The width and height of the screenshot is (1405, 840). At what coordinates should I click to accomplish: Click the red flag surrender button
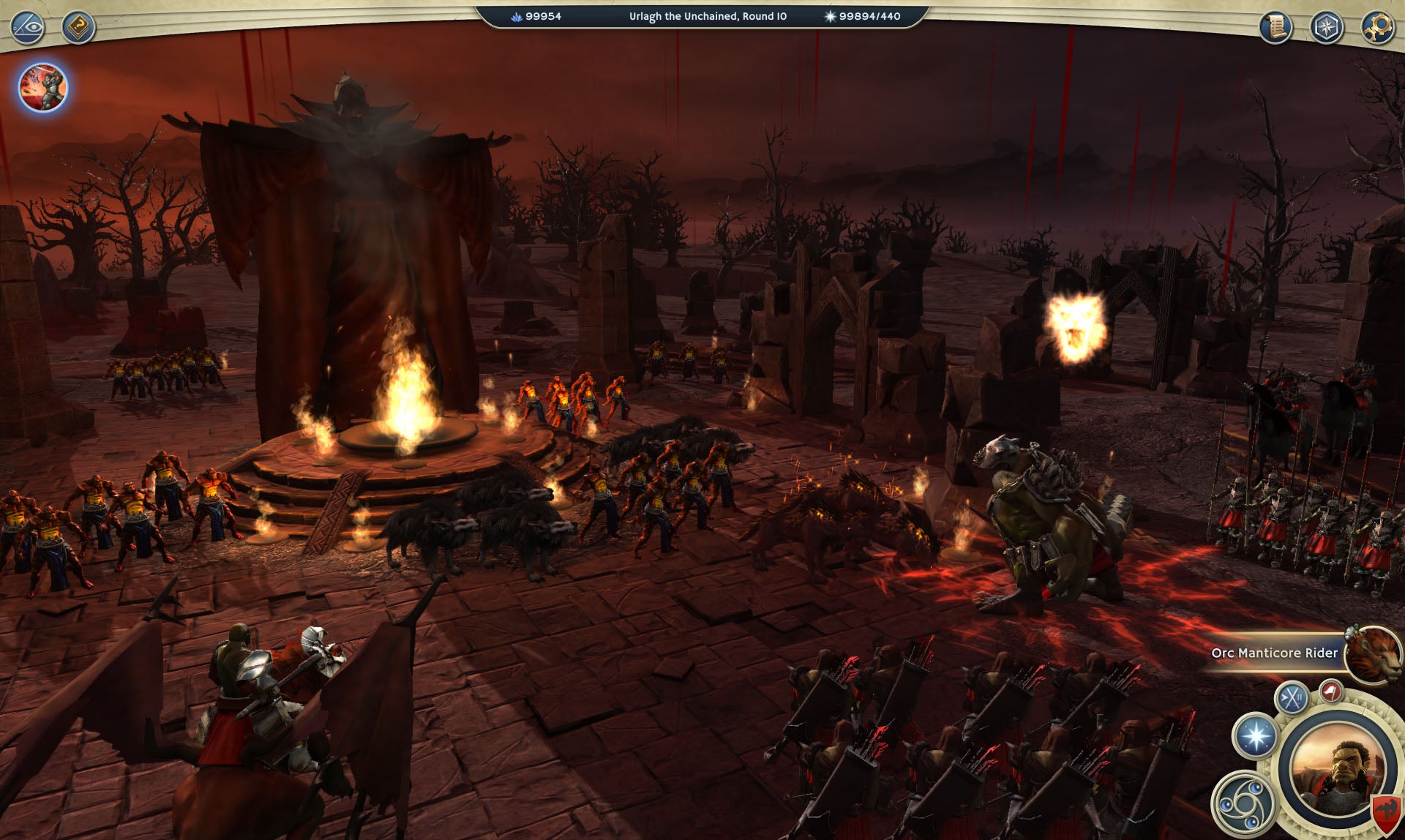click(1331, 691)
